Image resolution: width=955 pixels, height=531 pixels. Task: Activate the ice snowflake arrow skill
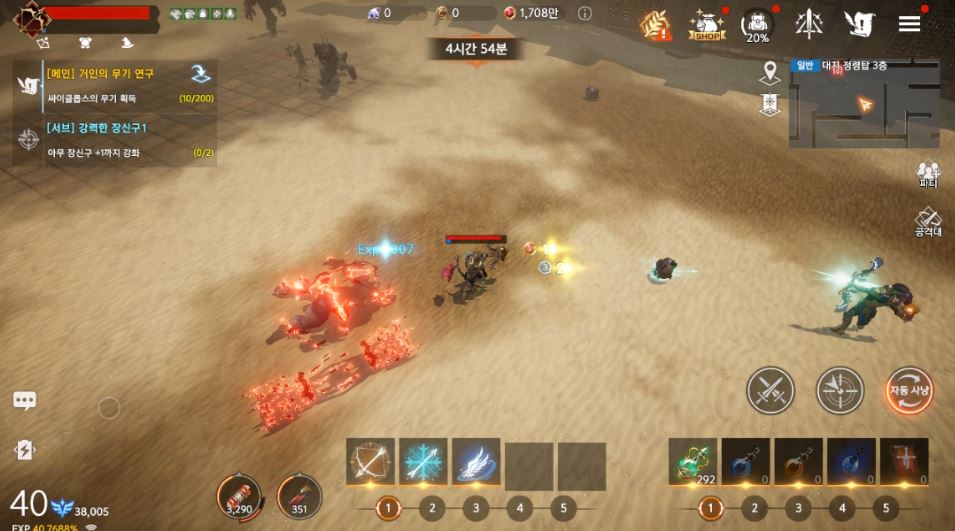click(424, 462)
